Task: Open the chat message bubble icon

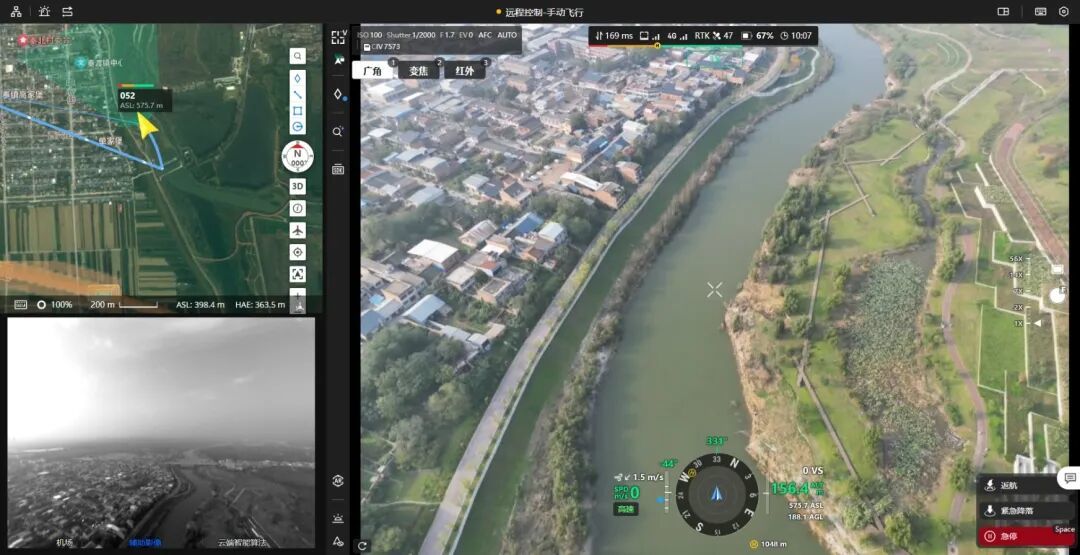Action: [1069, 479]
